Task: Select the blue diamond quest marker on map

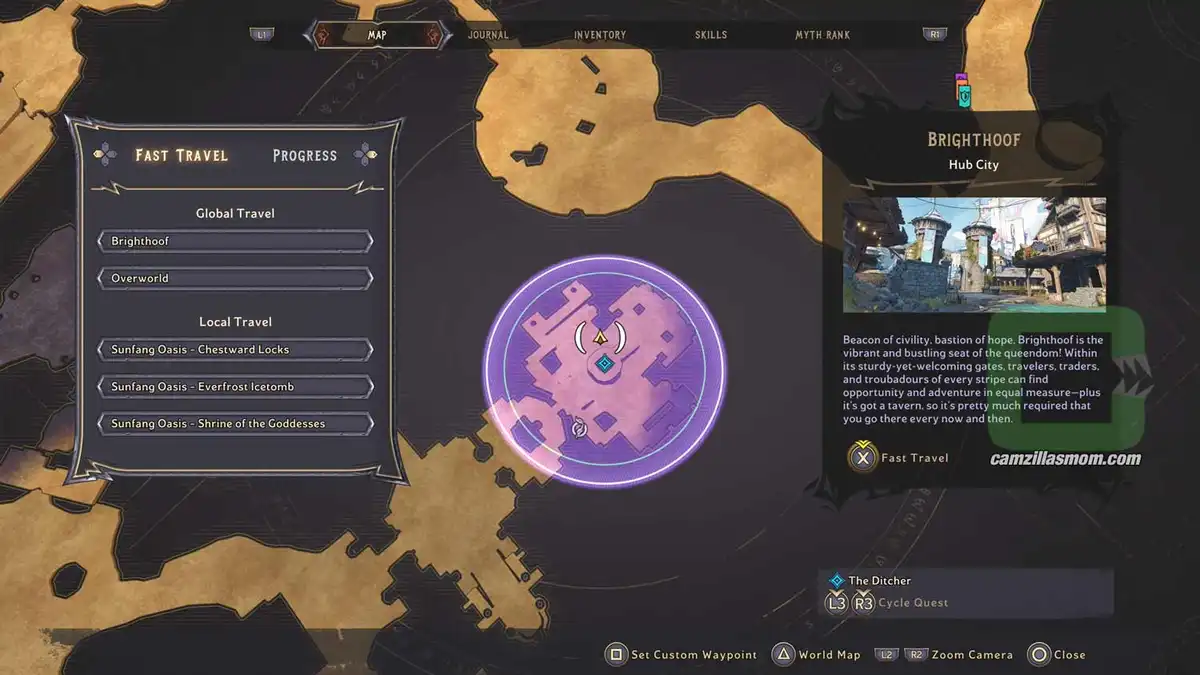Action: [x=604, y=364]
